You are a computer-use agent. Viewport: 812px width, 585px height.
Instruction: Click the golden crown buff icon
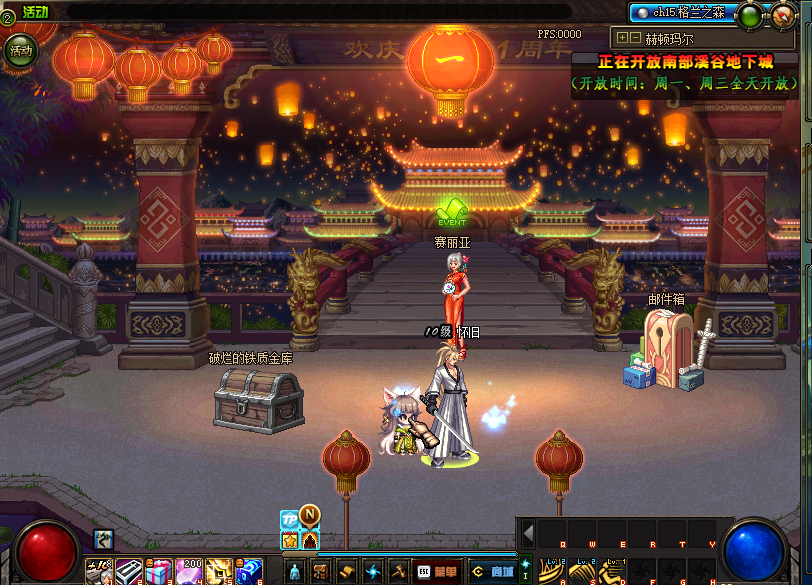(x=290, y=540)
